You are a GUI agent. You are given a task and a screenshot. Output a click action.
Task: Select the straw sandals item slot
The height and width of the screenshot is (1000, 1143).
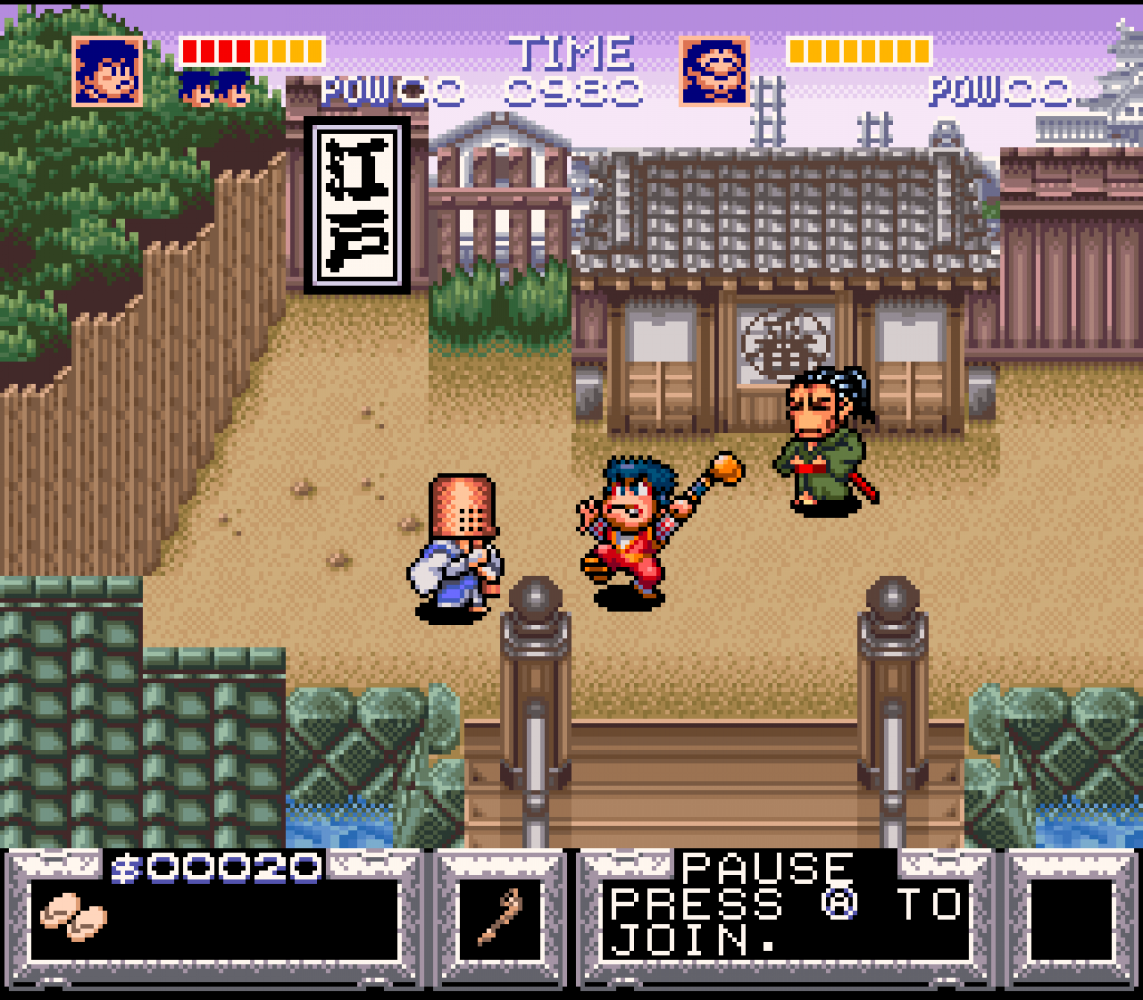pos(73,916)
